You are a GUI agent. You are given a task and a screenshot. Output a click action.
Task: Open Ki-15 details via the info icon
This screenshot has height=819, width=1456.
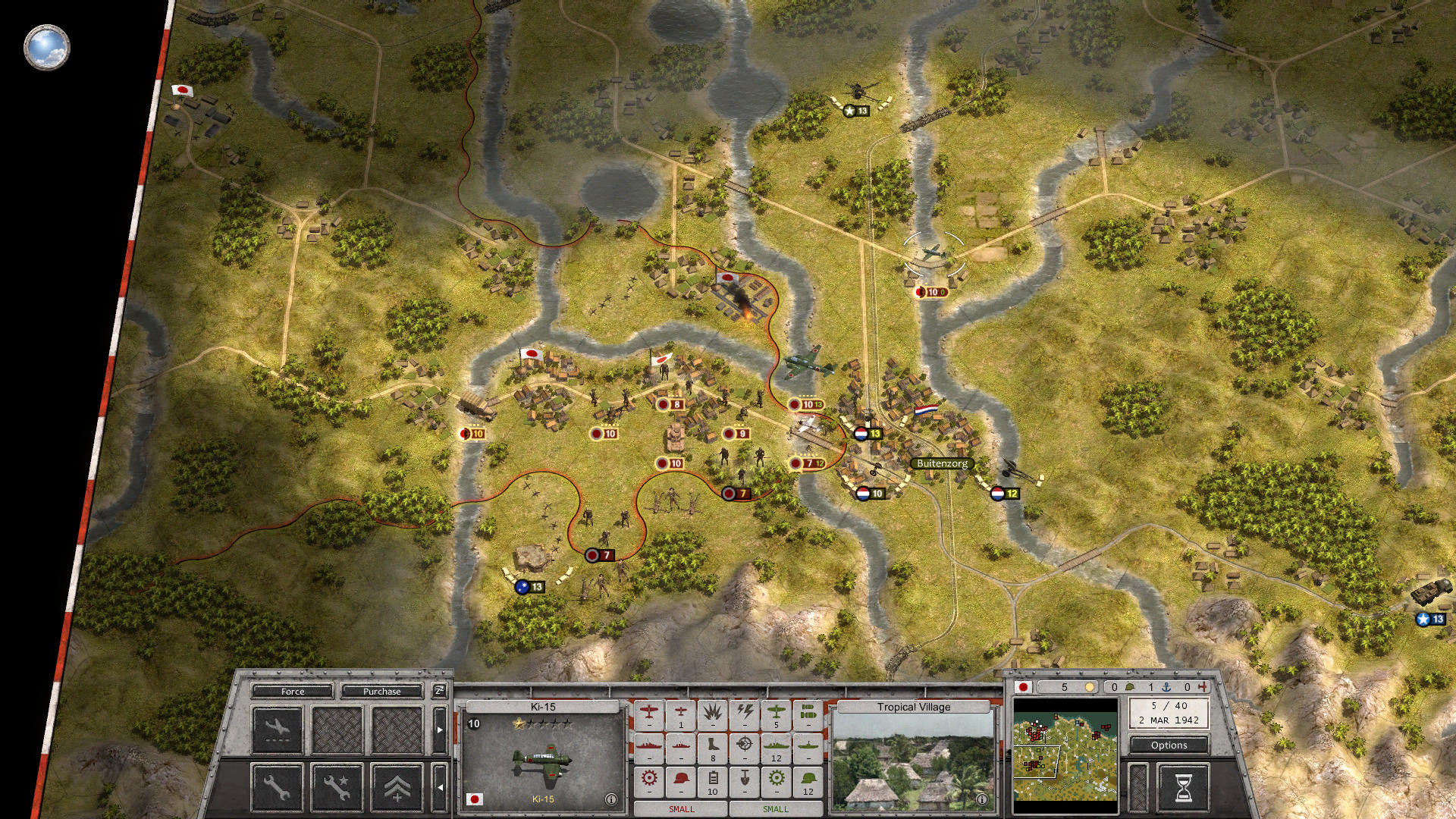[x=610, y=799]
